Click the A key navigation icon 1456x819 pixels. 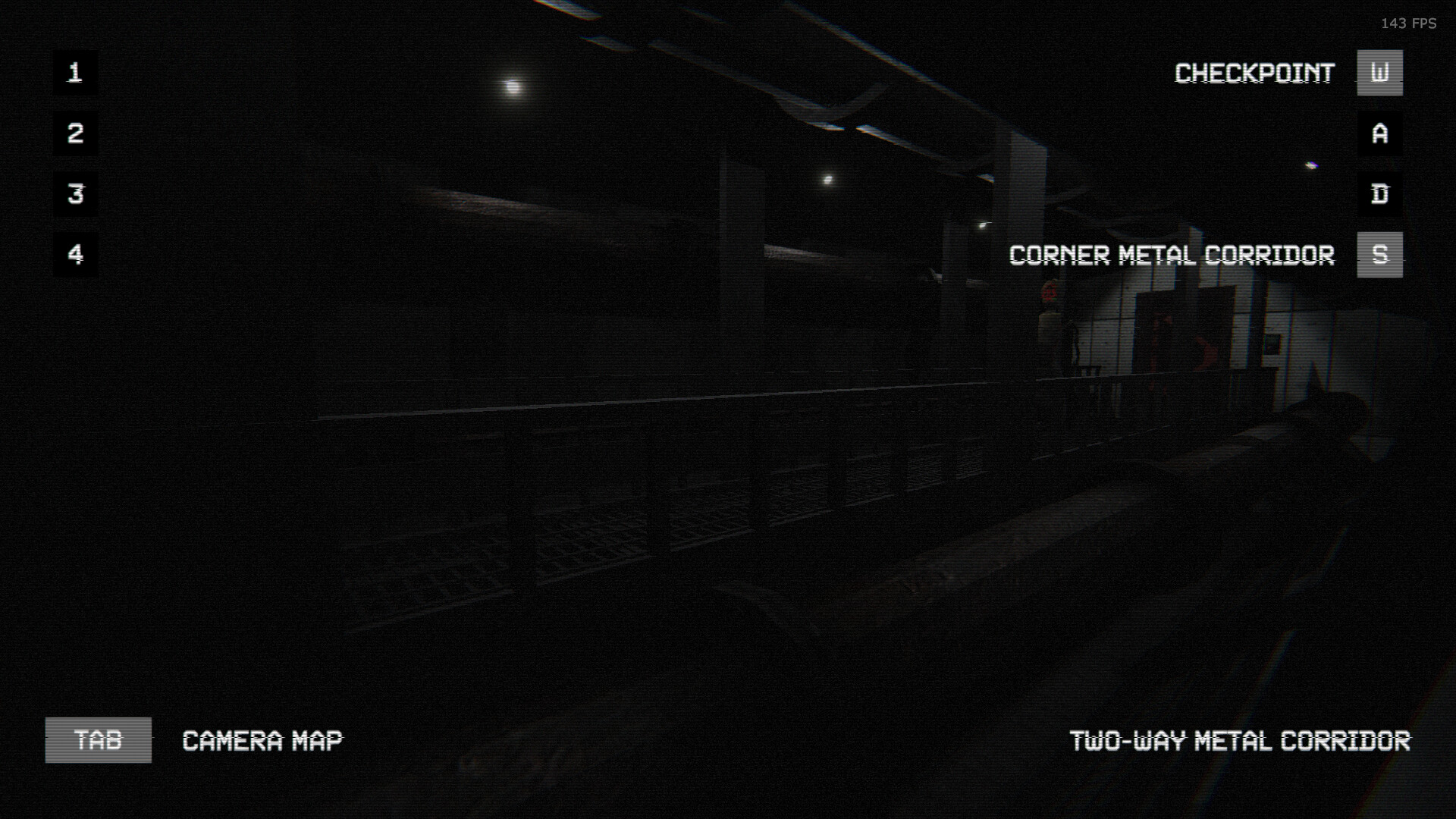point(1379,133)
